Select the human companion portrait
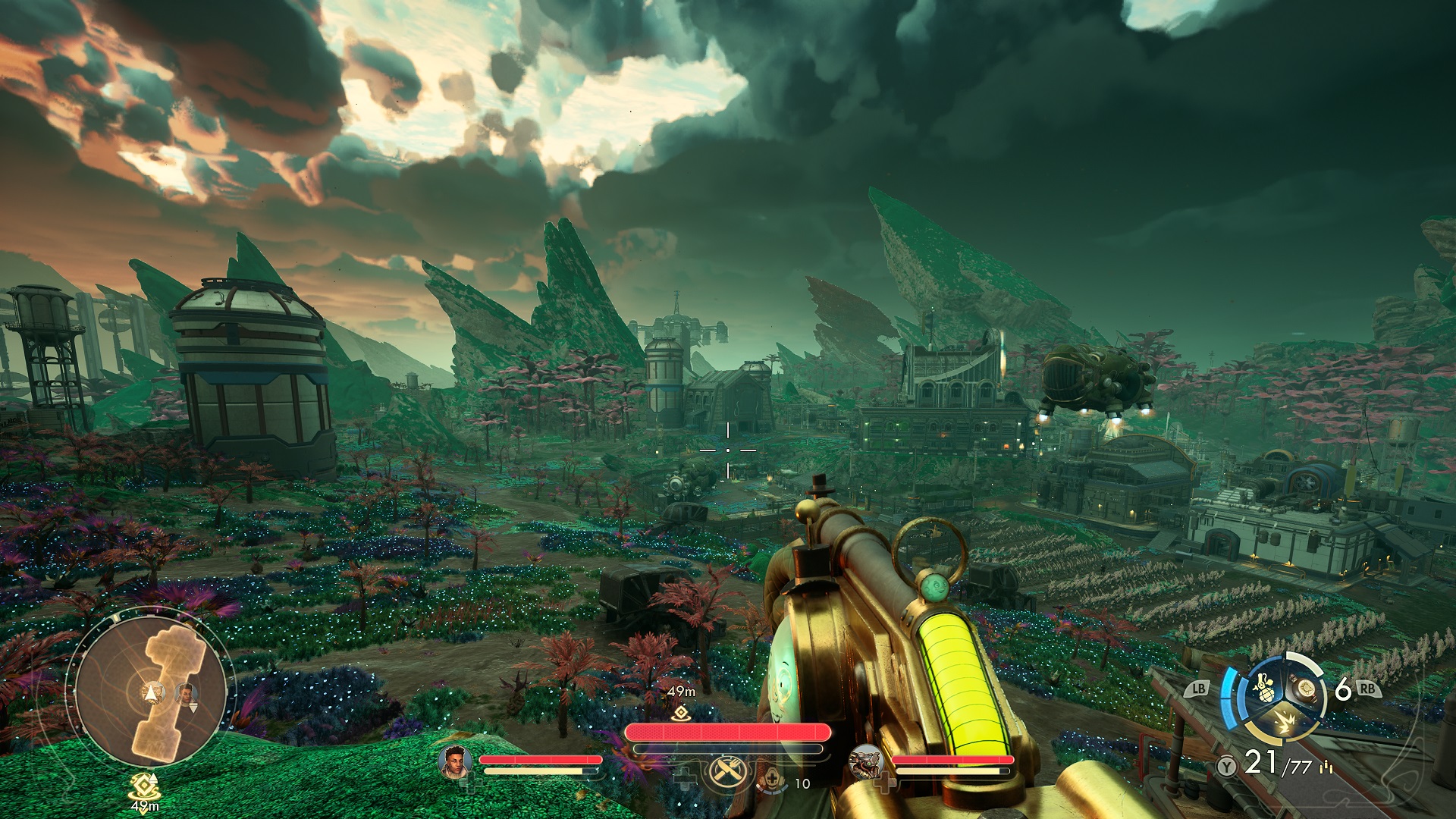Image resolution: width=1456 pixels, height=819 pixels. 455,762
